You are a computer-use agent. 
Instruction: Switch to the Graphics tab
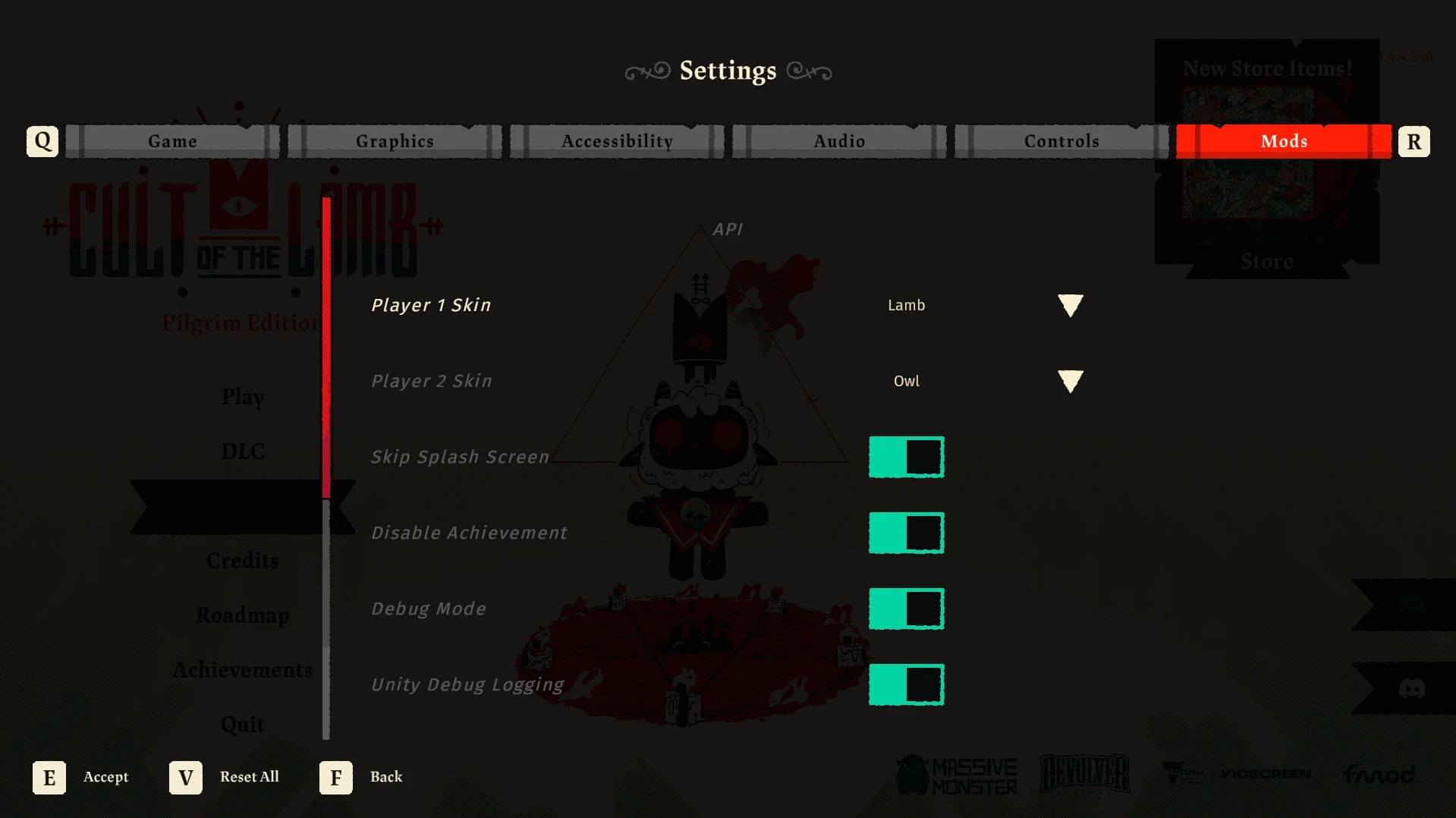click(395, 140)
